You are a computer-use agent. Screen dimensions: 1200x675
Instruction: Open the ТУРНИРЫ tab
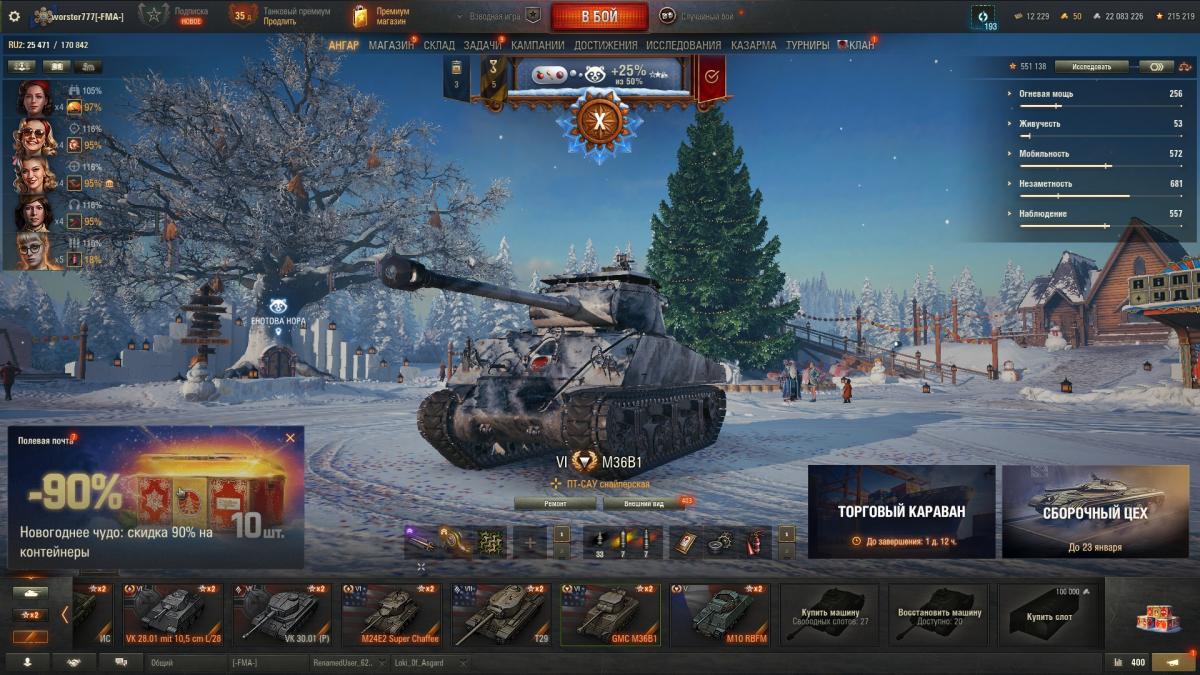coord(807,45)
